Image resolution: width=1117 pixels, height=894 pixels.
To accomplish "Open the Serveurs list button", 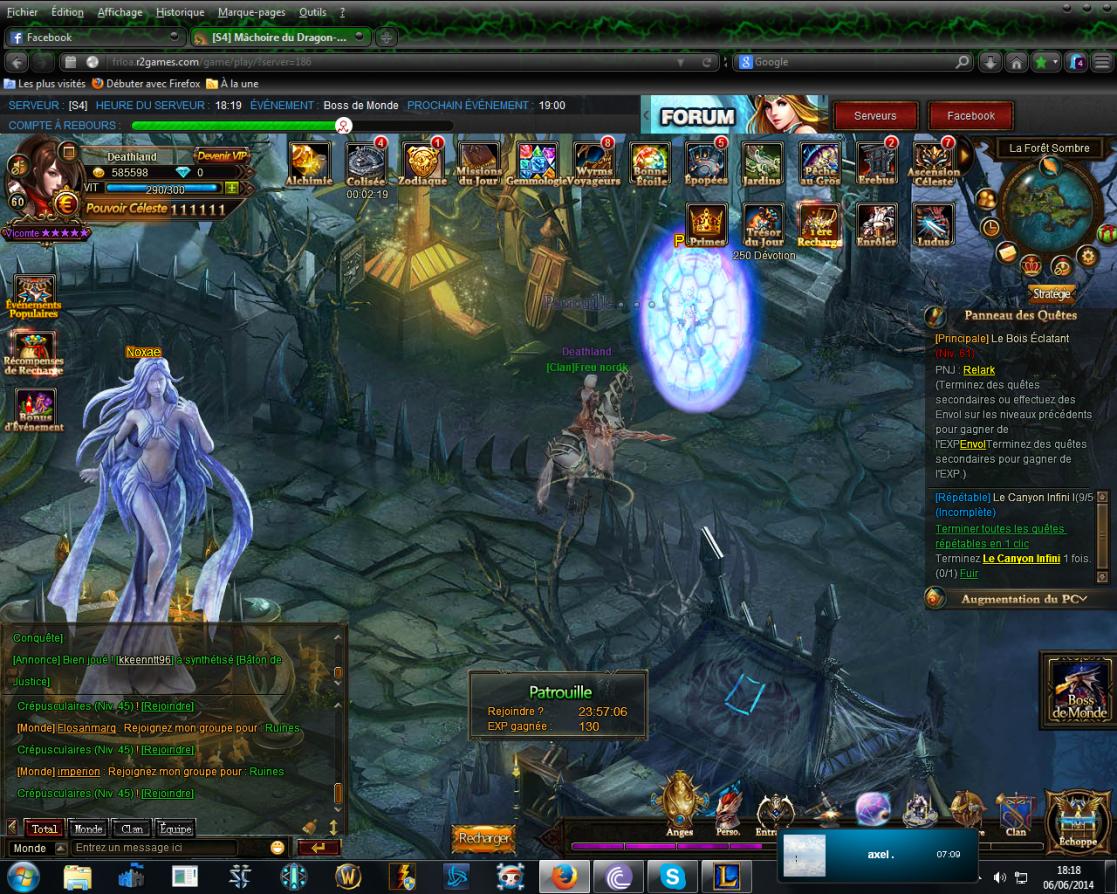I will click(x=875, y=116).
